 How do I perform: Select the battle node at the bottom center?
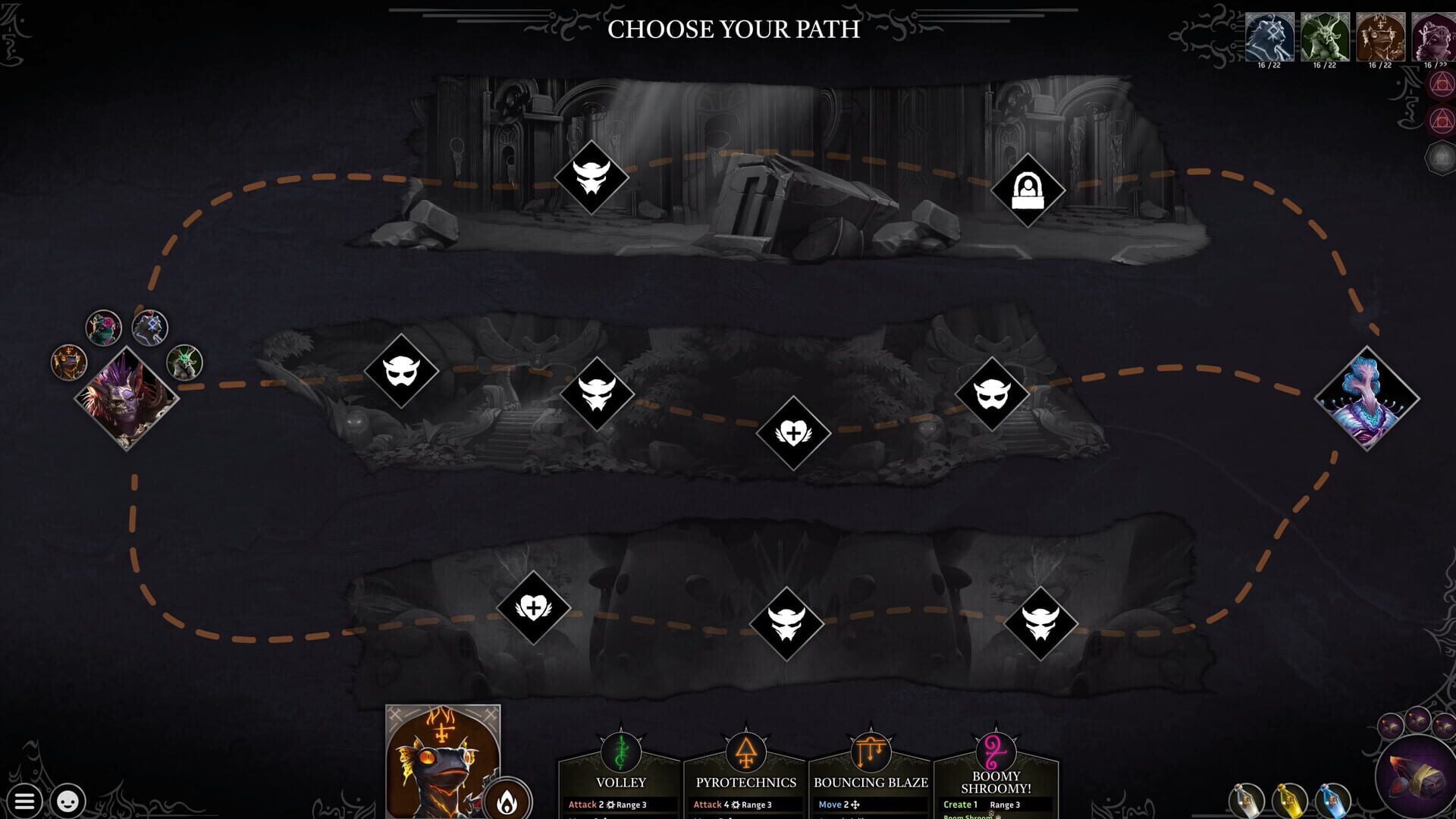tap(789, 624)
